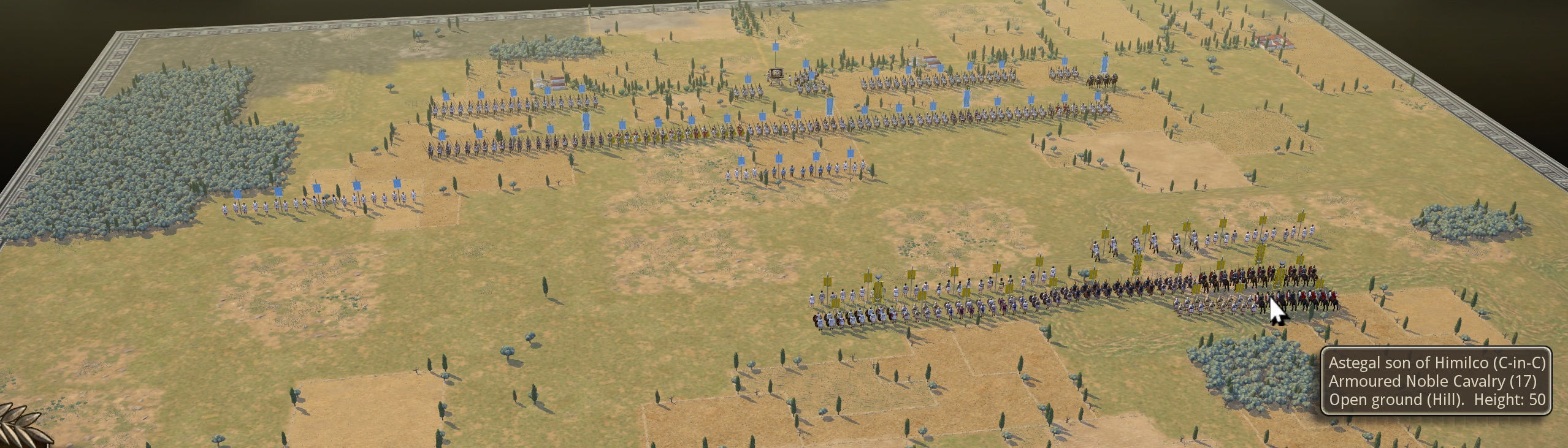This screenshot has width=1568, height=448.
Task: Select the baggage cart near the enemy center
Action: (x=776, y=75)
